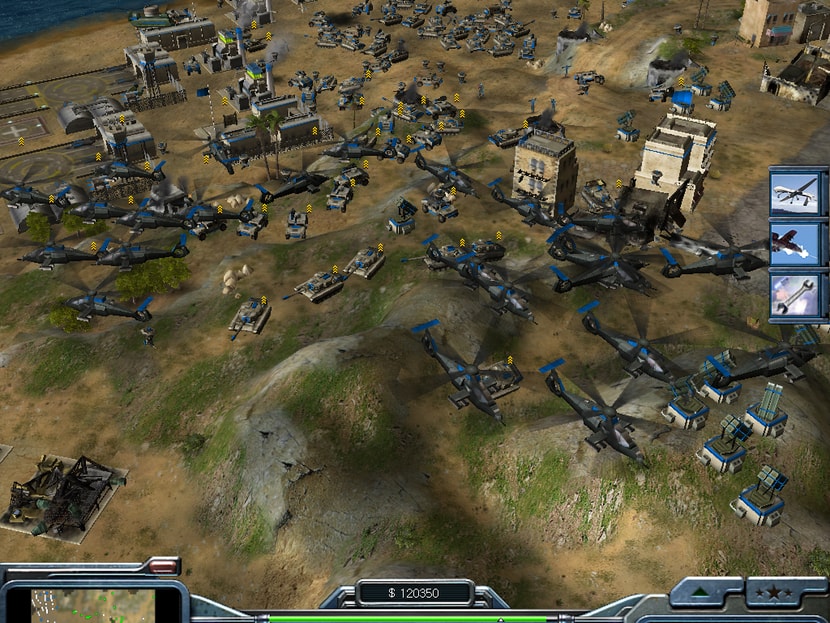Viewport: 830px width, 623px height.
Task: Click the minimap radar display
Action: [93, 605]
